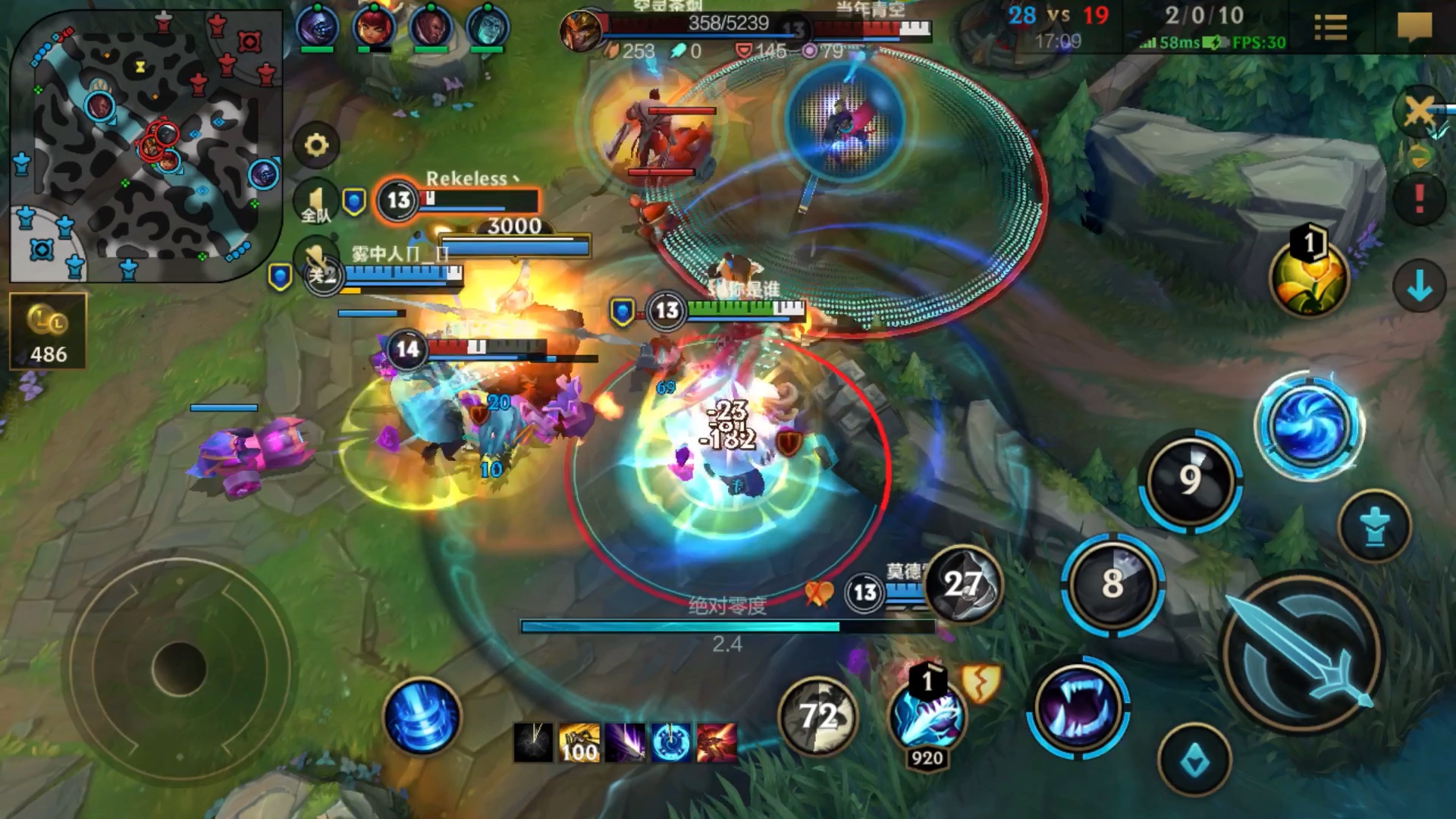Open the settings gear
The image size is (1456, 819).
[316, 145]
